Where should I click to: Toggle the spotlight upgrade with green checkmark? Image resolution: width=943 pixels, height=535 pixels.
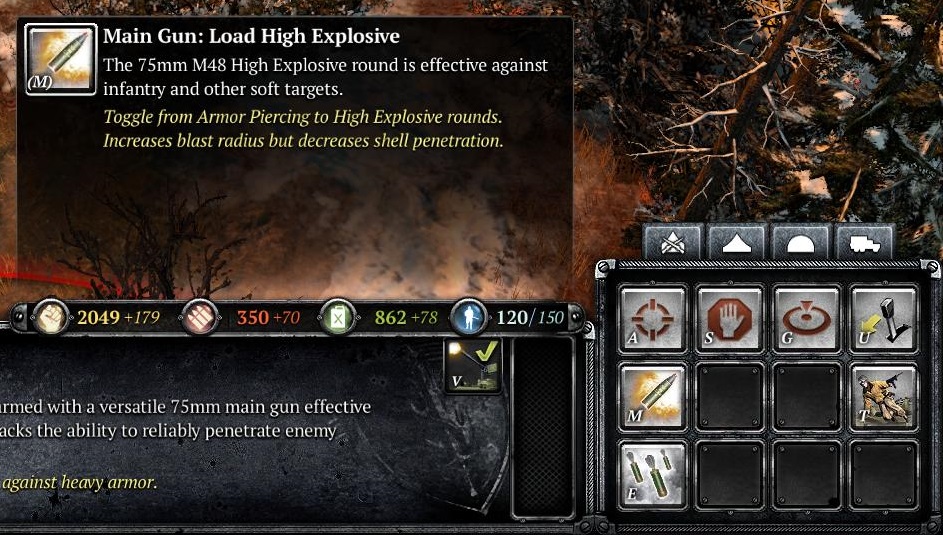click(472, 365)
